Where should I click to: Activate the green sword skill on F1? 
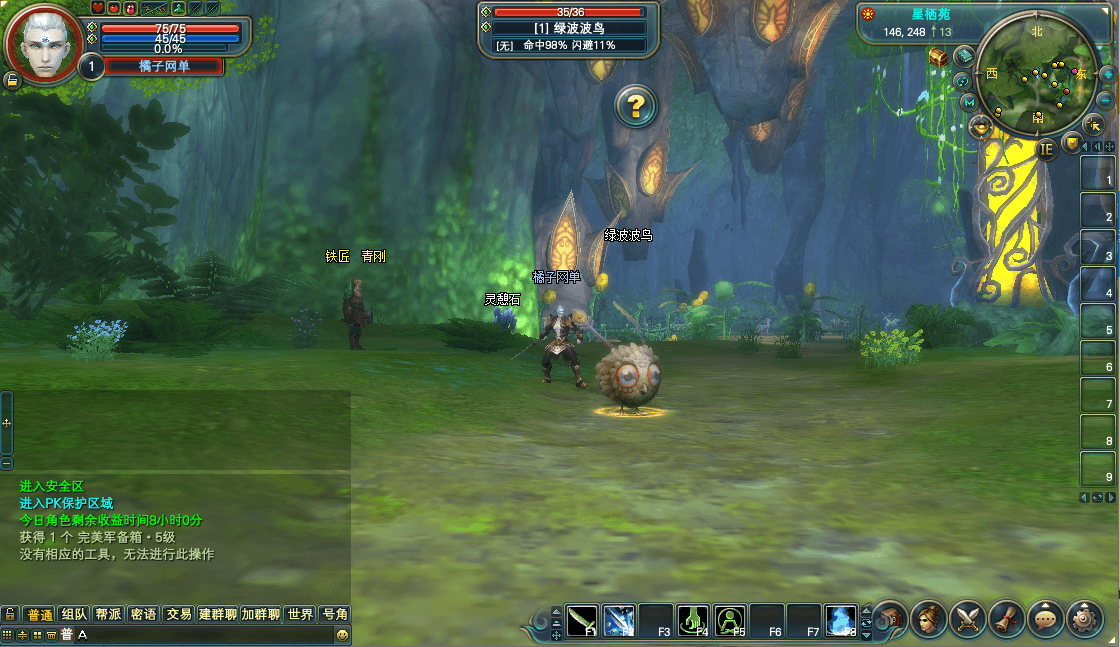(582, 621)
